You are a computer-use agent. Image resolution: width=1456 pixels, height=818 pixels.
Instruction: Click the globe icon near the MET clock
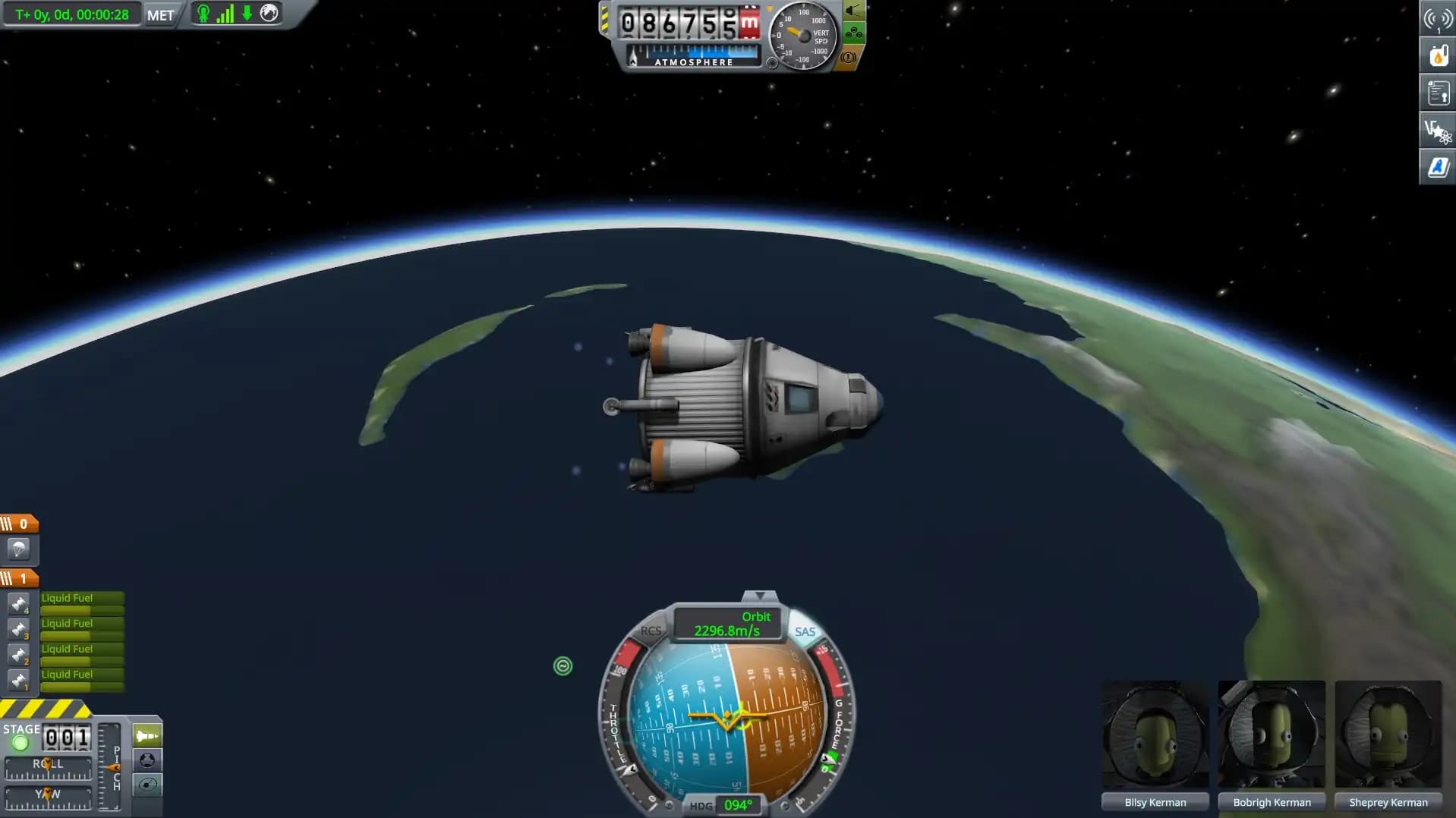267,13
